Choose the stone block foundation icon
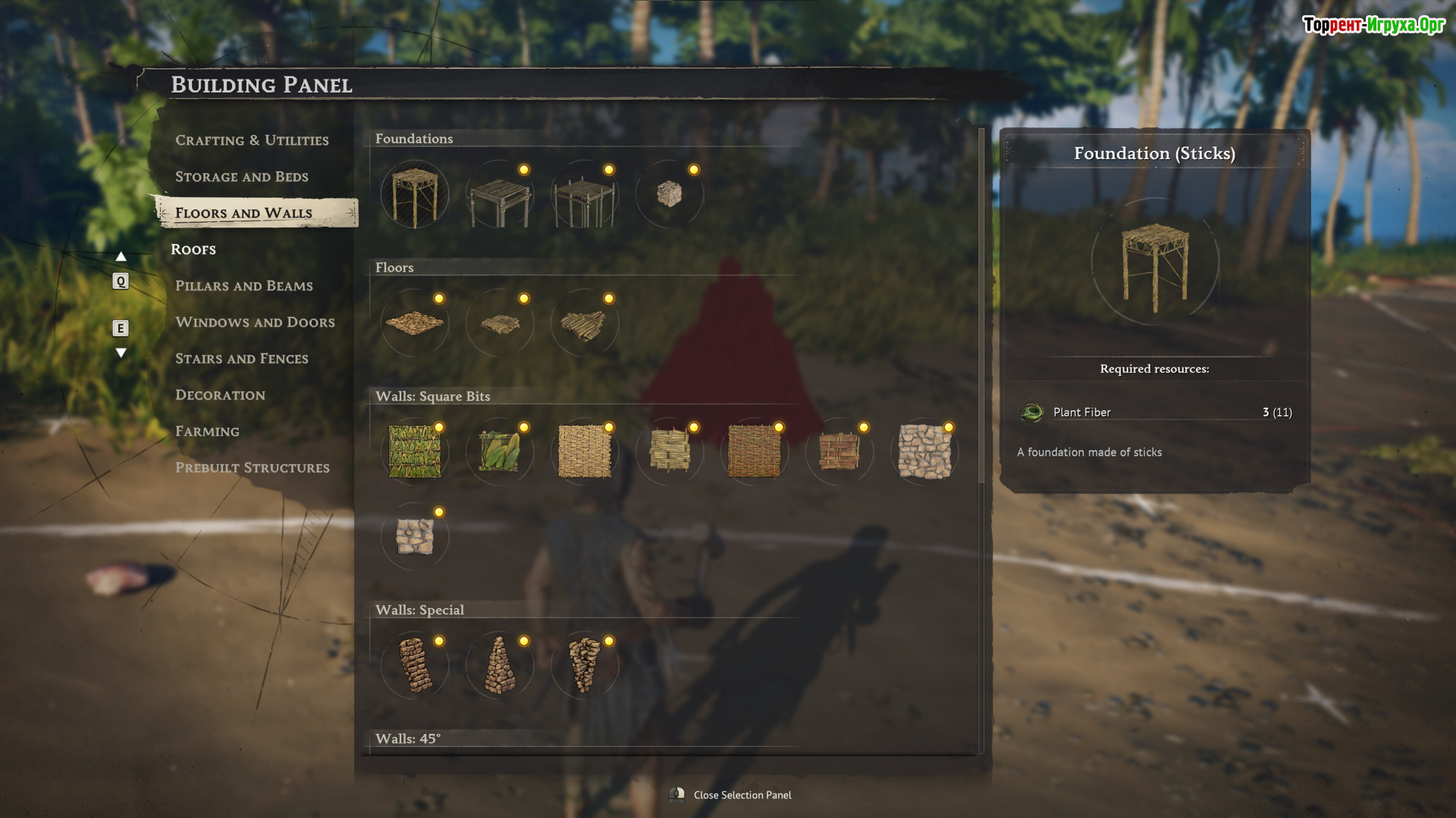 pos(669,194)
